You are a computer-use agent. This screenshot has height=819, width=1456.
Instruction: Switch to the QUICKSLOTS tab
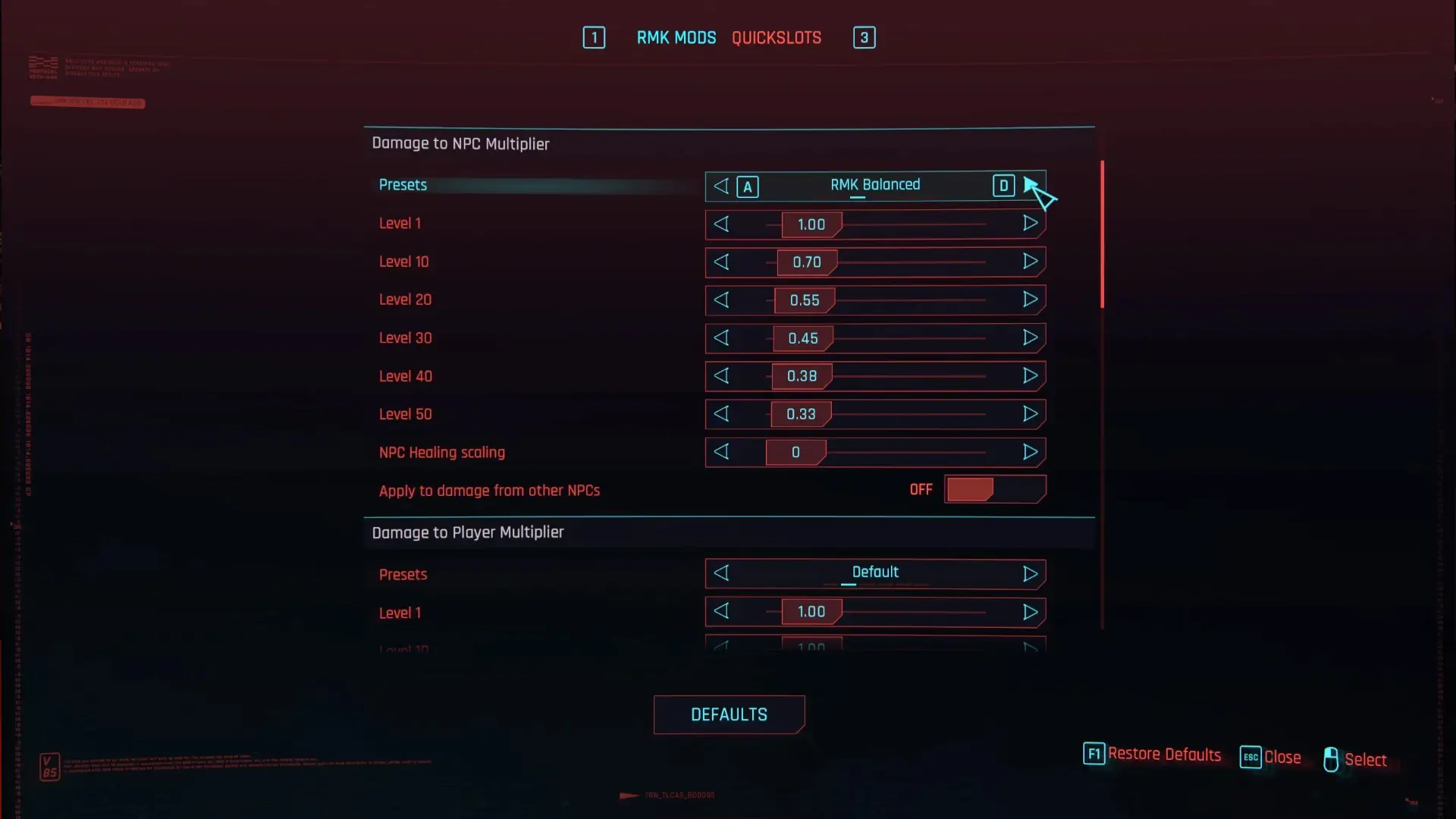tap(777, 37)
